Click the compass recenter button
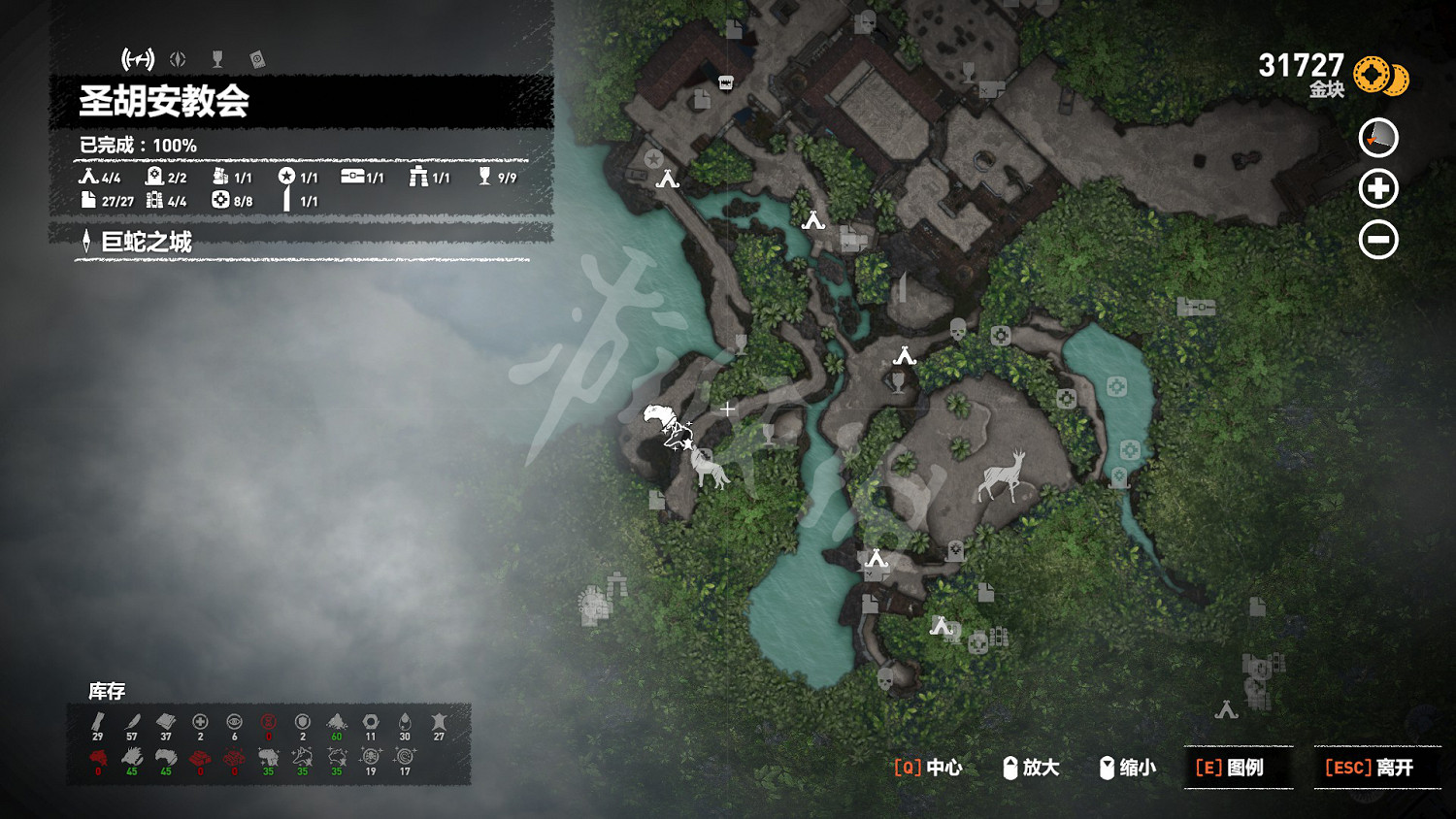The height and width of the screenshot is (819, 1456). (1378, 138)
